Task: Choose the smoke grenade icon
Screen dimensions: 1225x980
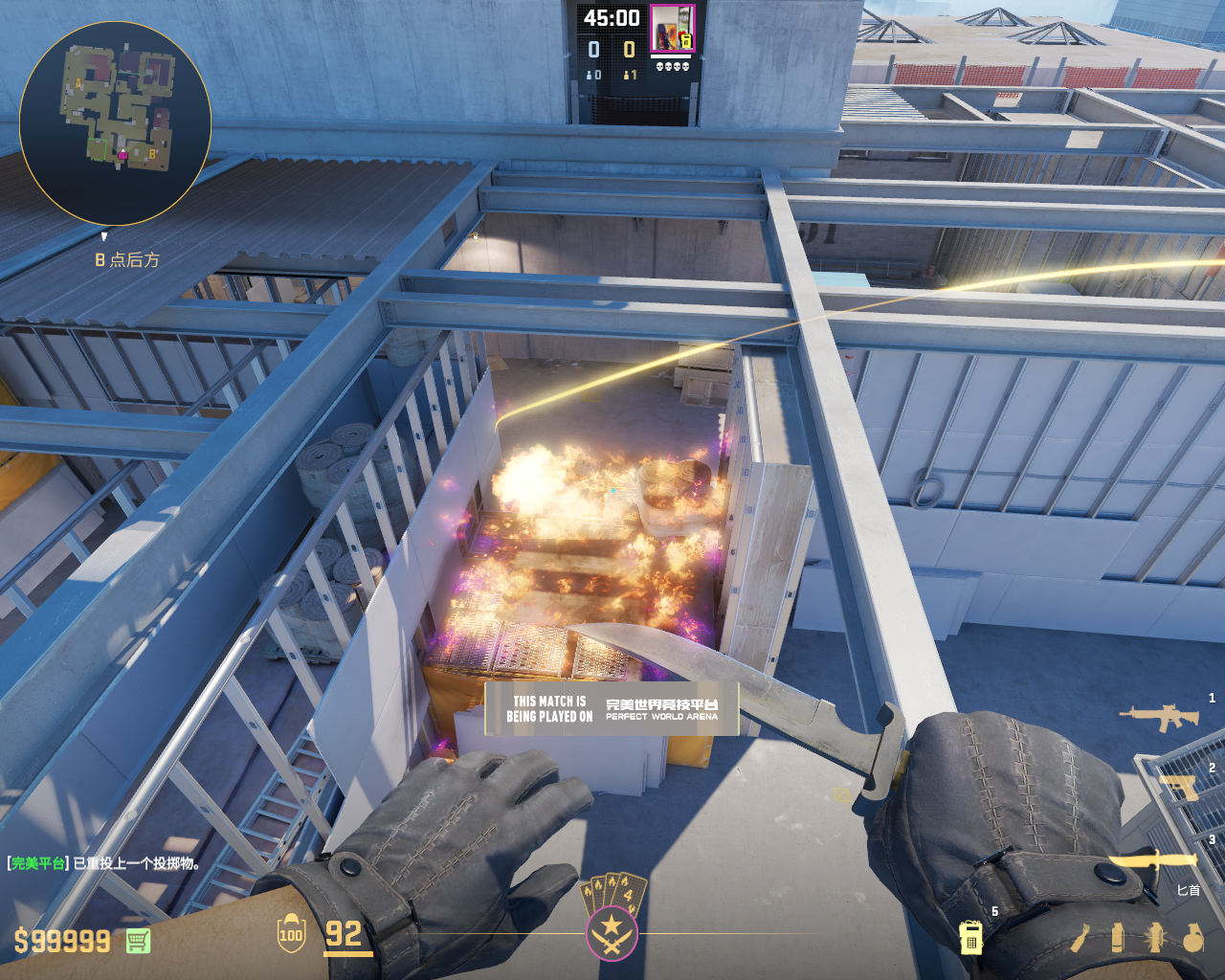Action: [x=1118, y=938]
